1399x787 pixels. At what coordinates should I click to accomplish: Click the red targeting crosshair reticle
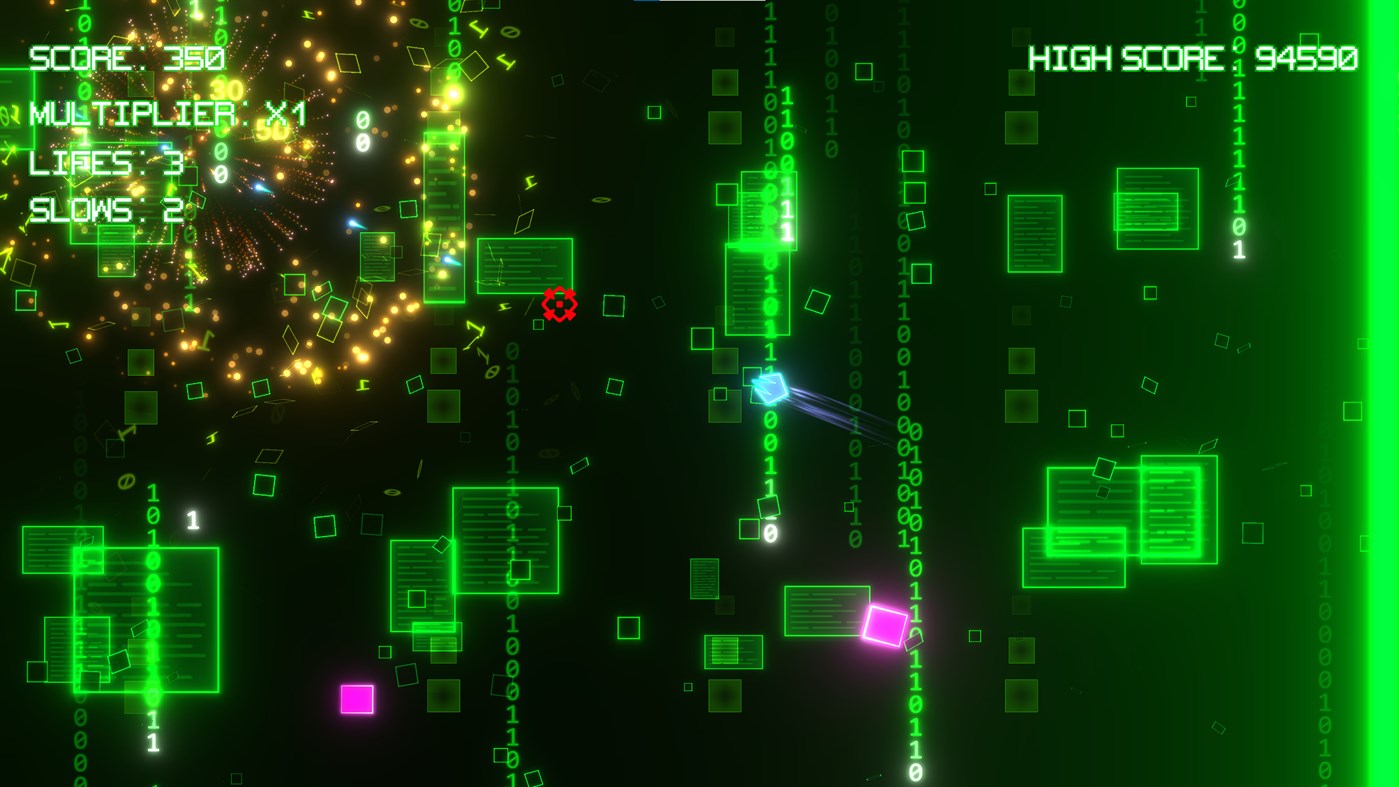(560, 303)
